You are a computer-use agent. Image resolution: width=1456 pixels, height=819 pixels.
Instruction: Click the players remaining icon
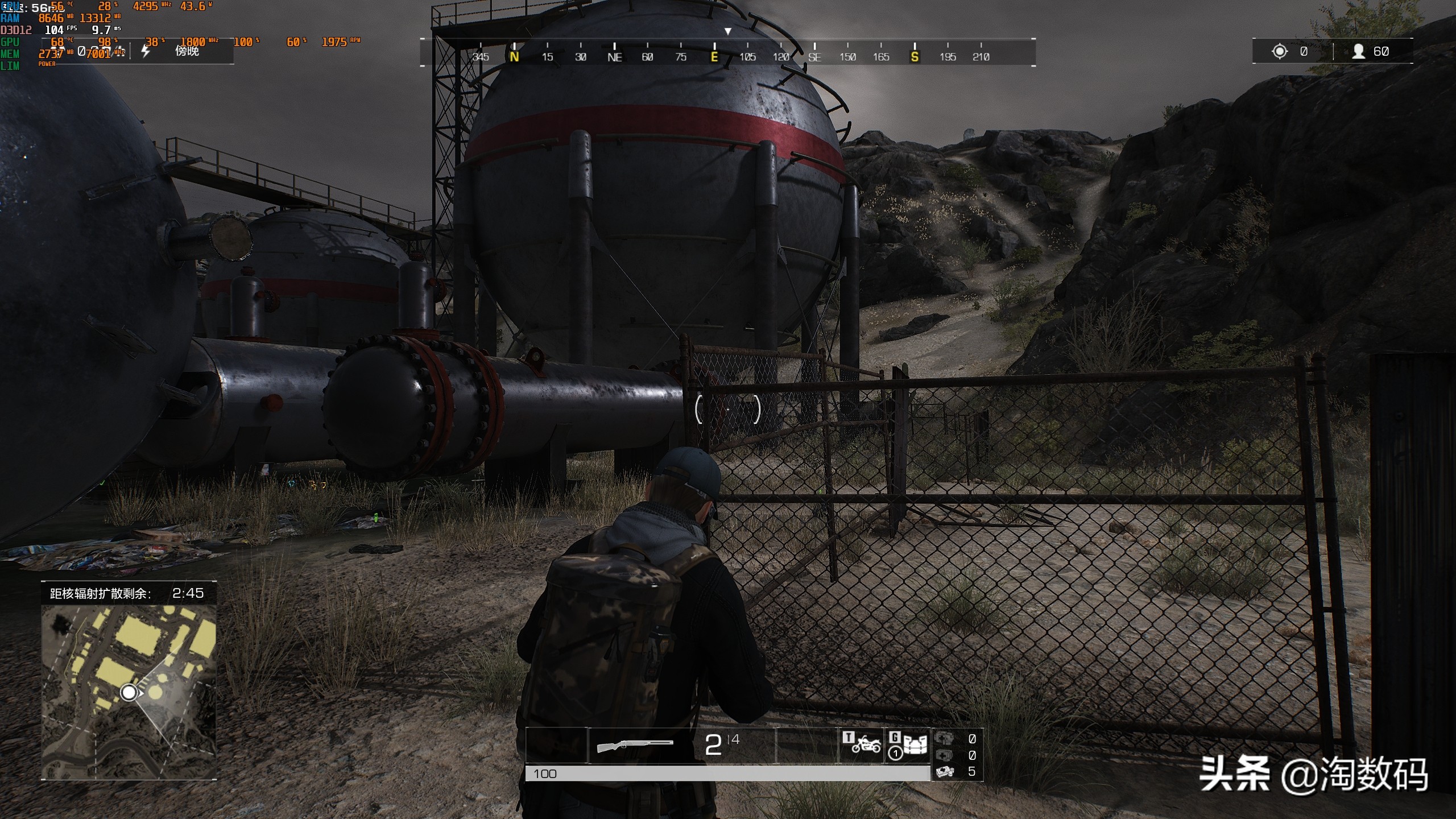pos(1358,52)
